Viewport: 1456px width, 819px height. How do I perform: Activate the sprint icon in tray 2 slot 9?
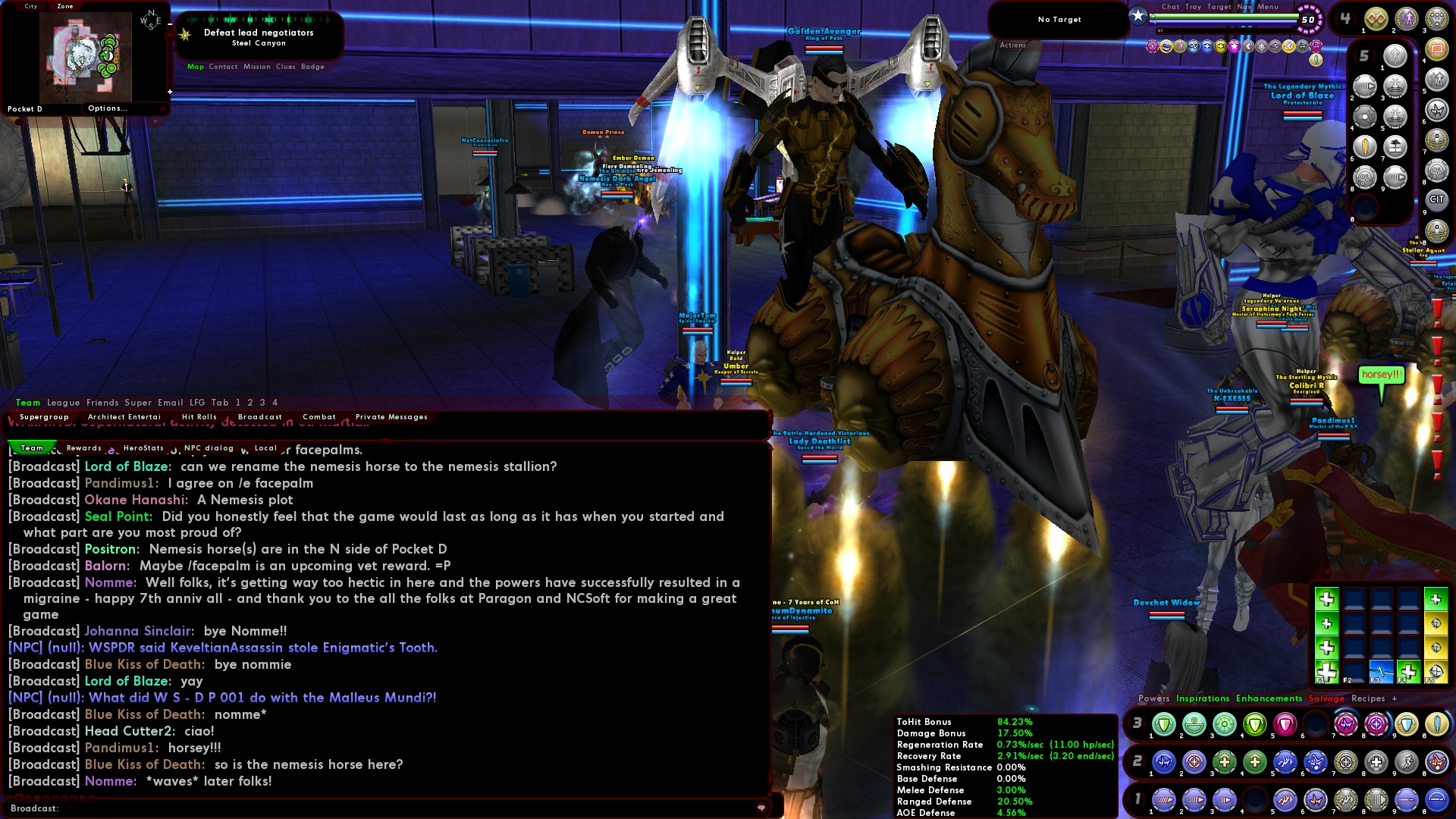coord(1402,761)
